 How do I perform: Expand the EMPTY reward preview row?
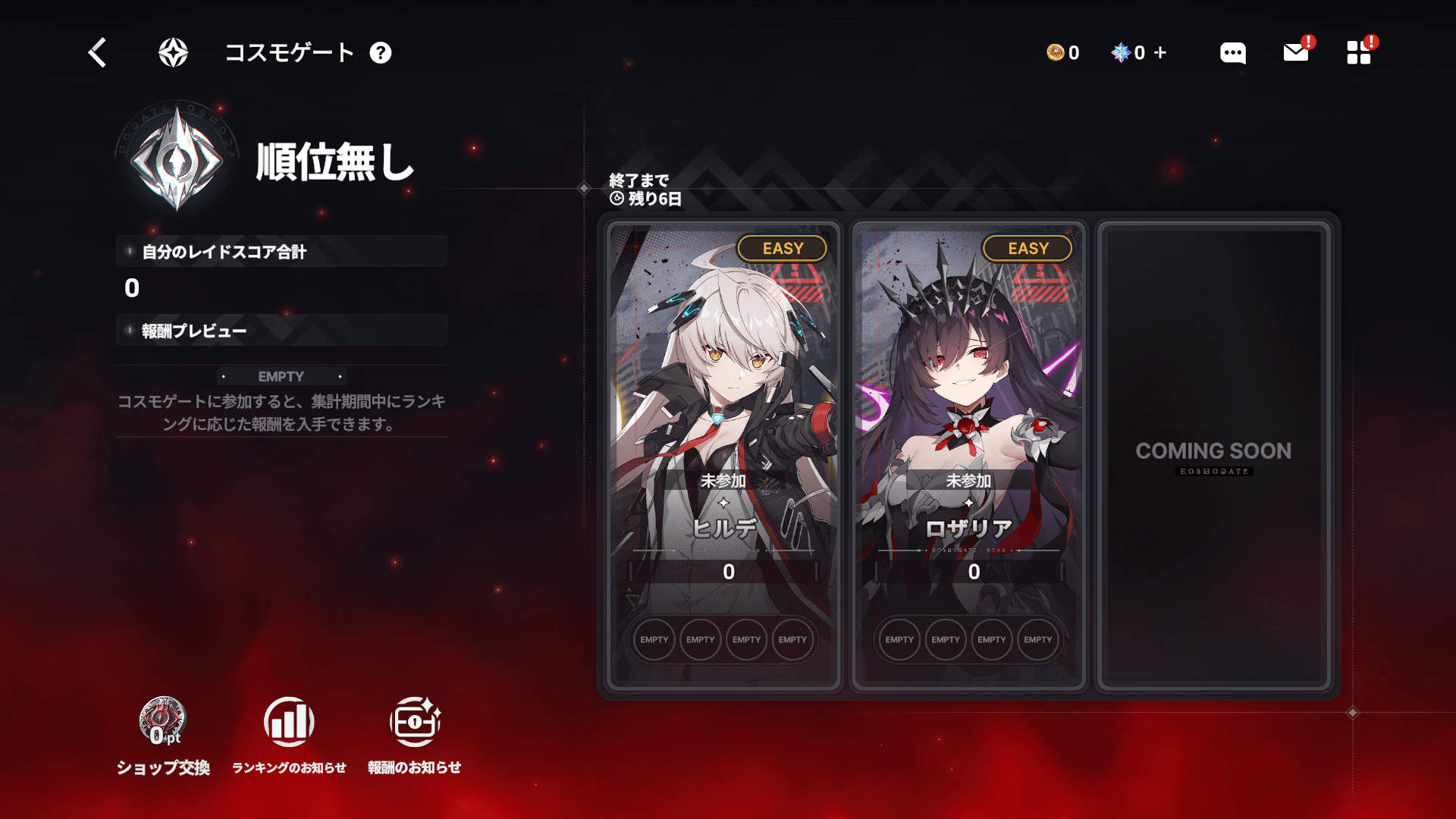pyautogui.click(x=281, y=376)
